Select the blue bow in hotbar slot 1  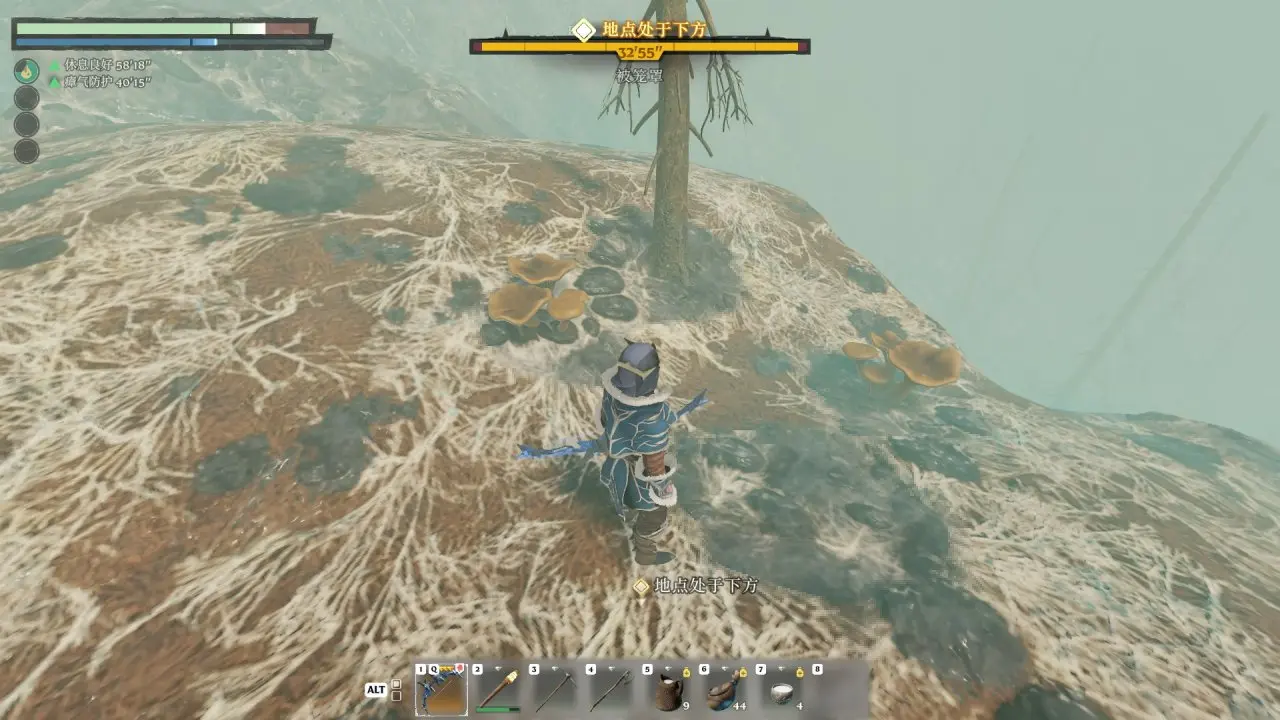pyautogui.click(x=441, y=690)
